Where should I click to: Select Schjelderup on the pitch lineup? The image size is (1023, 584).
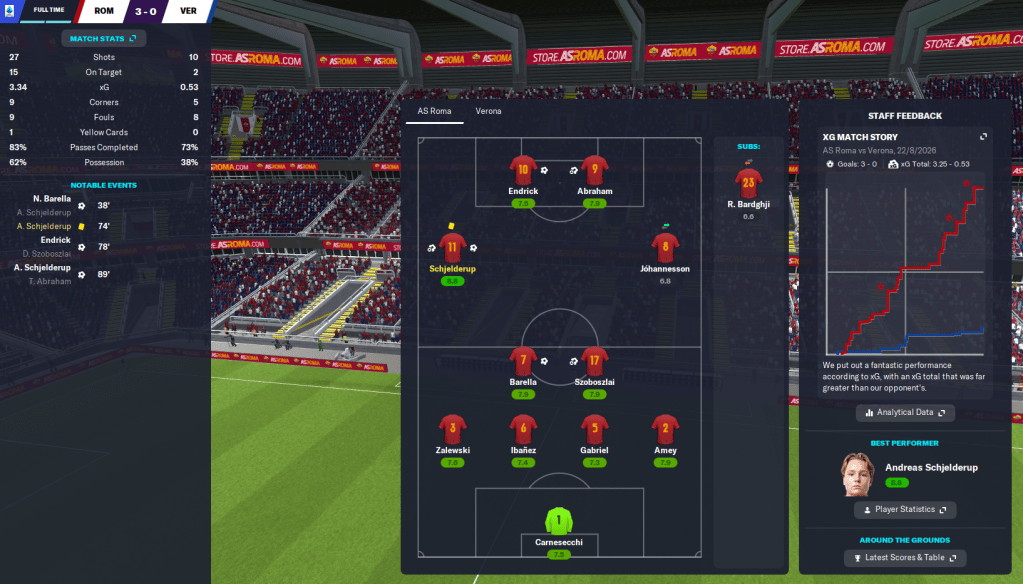click(452, 248)
